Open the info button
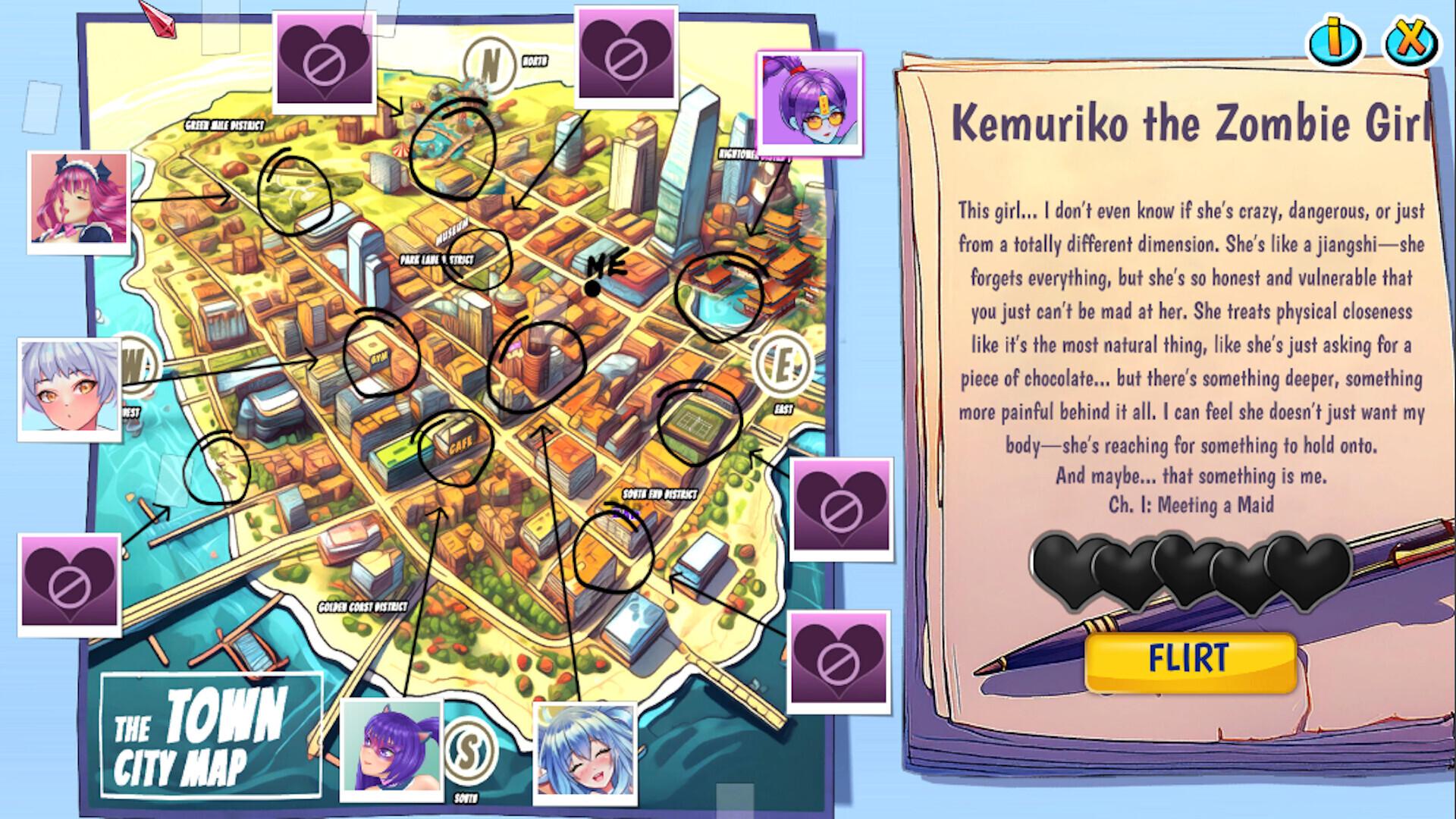 pyautogui.click(x=1335, y=42)
